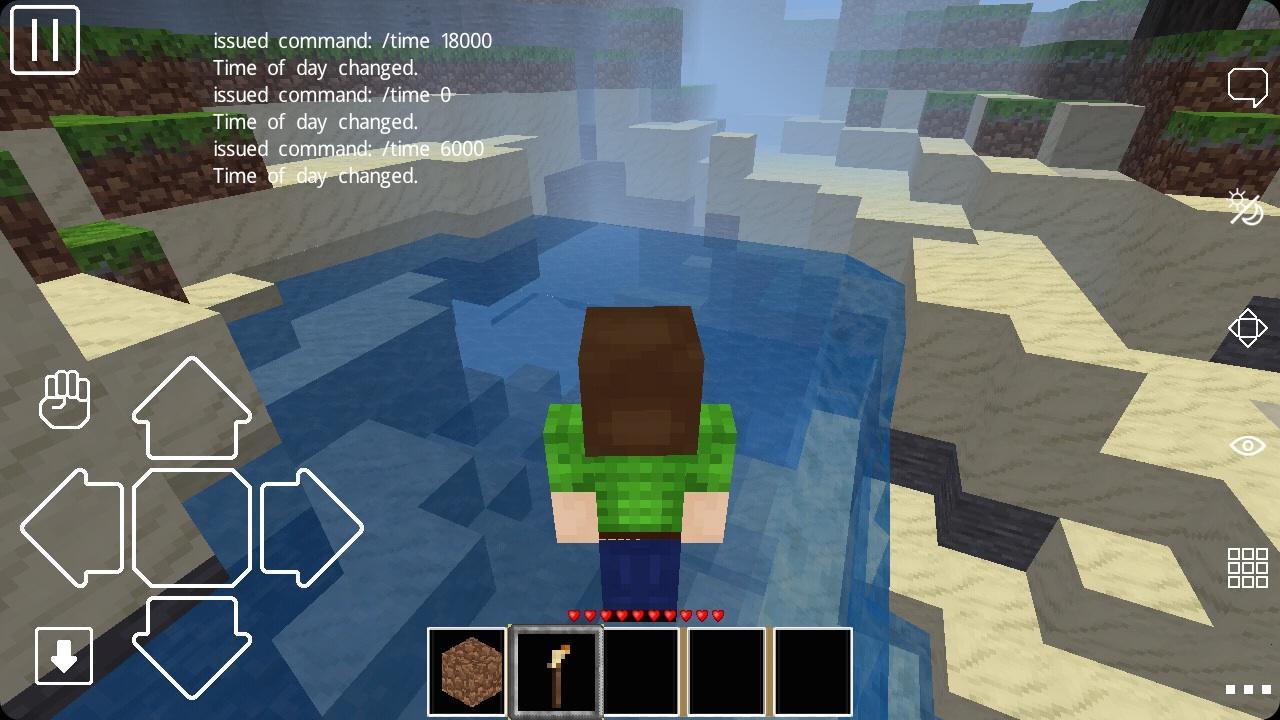Viewport: 1280px width, 720px height.
Task: Tap the last empty hotbar slot
Action: pos(812,670)
